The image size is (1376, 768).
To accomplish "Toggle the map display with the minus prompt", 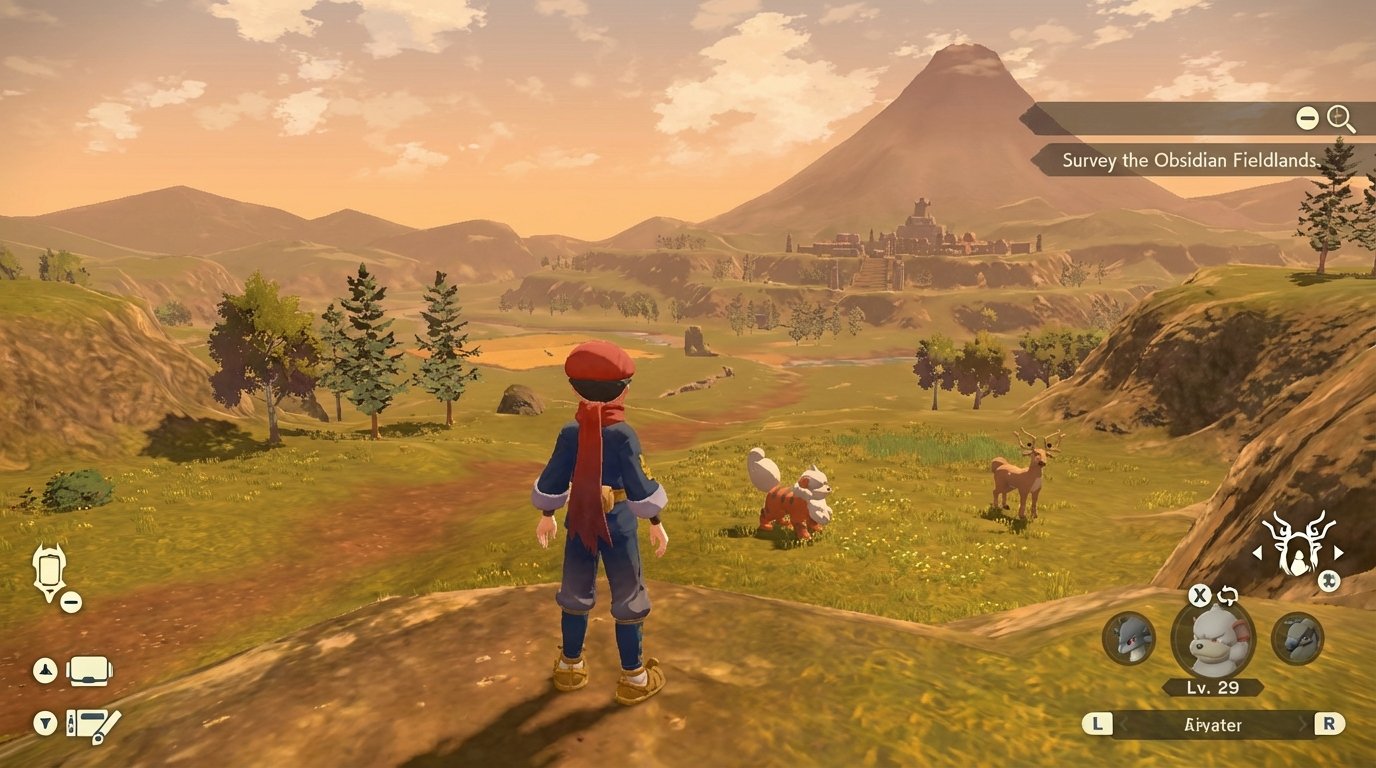I will 70,602.
